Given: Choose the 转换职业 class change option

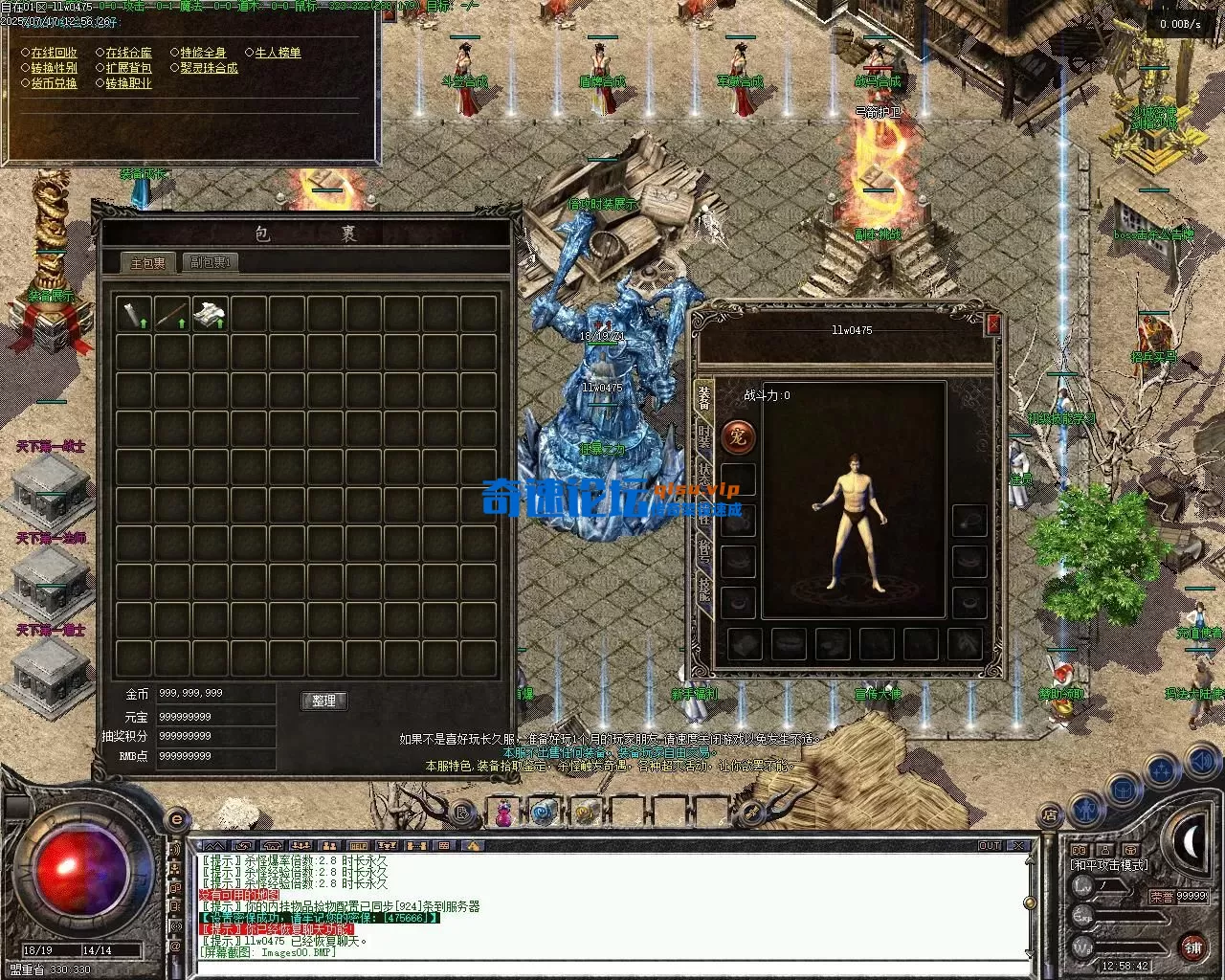Looking at the screenshot, I should click(128, 83).
